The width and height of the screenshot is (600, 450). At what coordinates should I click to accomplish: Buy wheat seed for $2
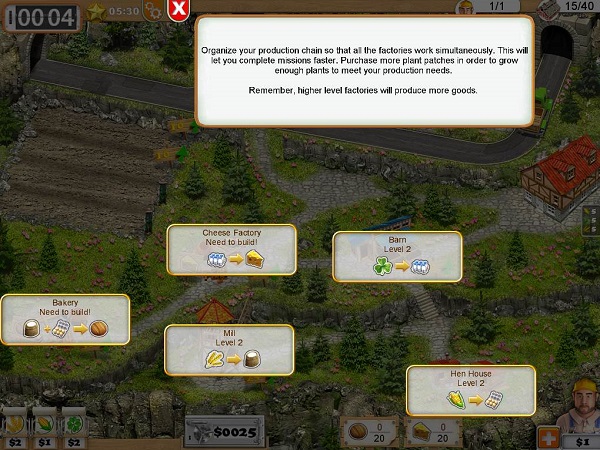coord(15,427)
